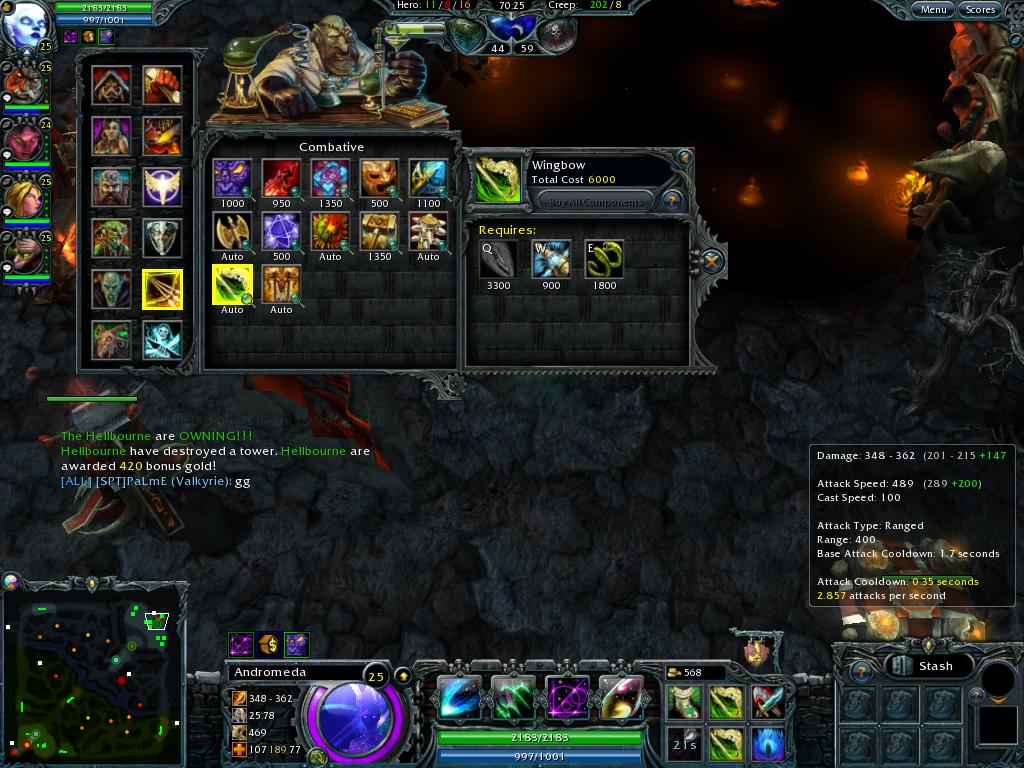Open the silver helmet shop category

[x=161, y=237]
